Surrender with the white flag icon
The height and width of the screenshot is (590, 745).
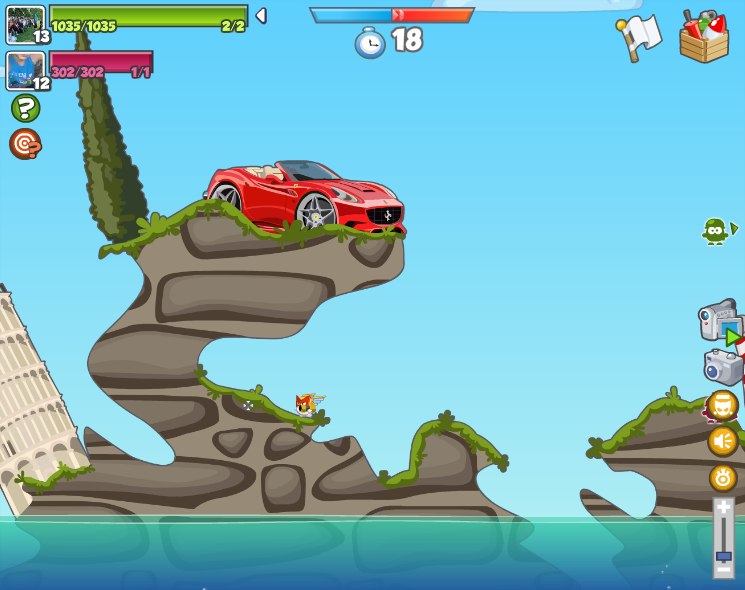[640, 37]
